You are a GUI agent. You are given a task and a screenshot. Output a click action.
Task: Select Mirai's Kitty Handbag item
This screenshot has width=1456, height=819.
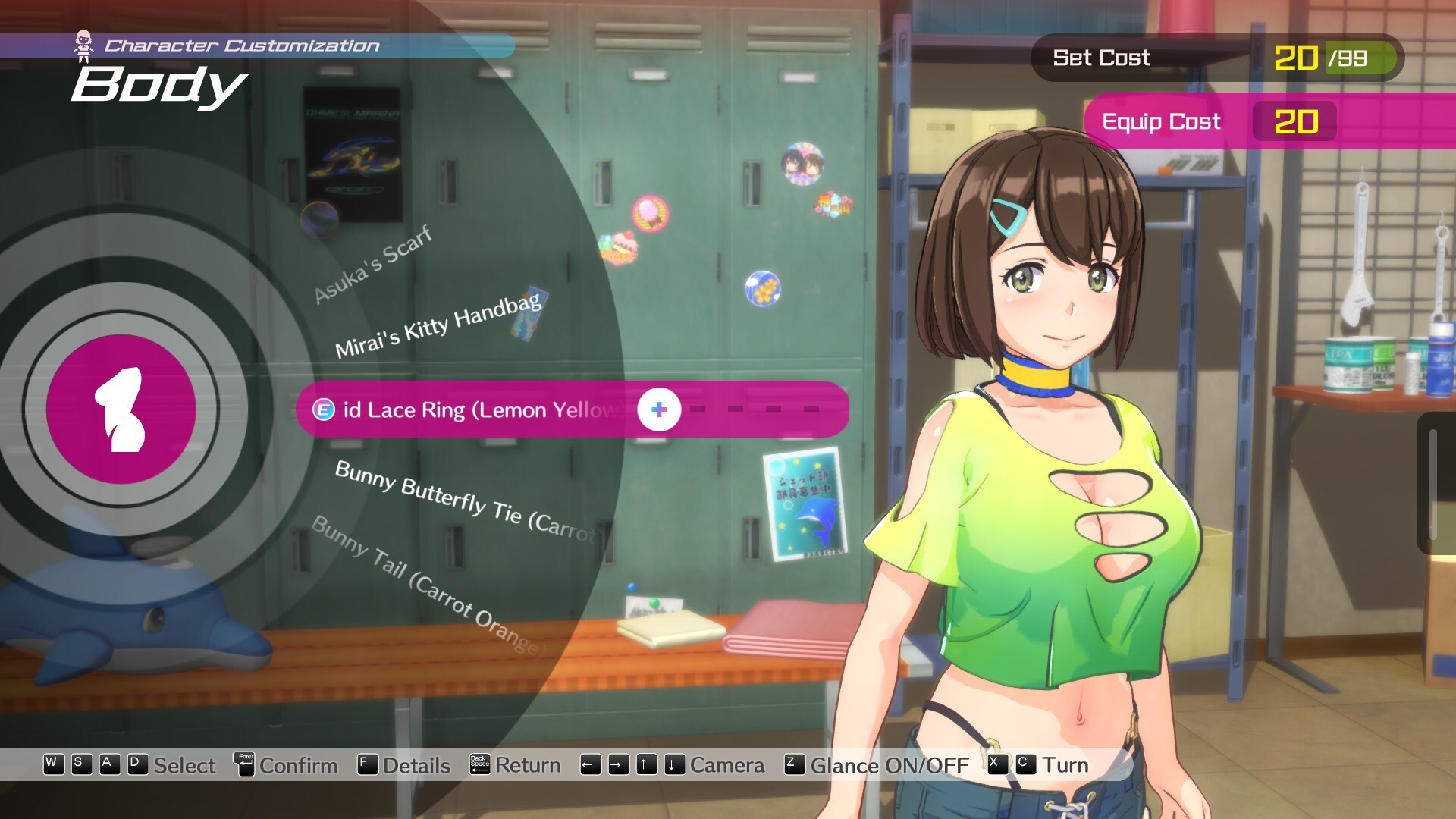click(438, 327)
